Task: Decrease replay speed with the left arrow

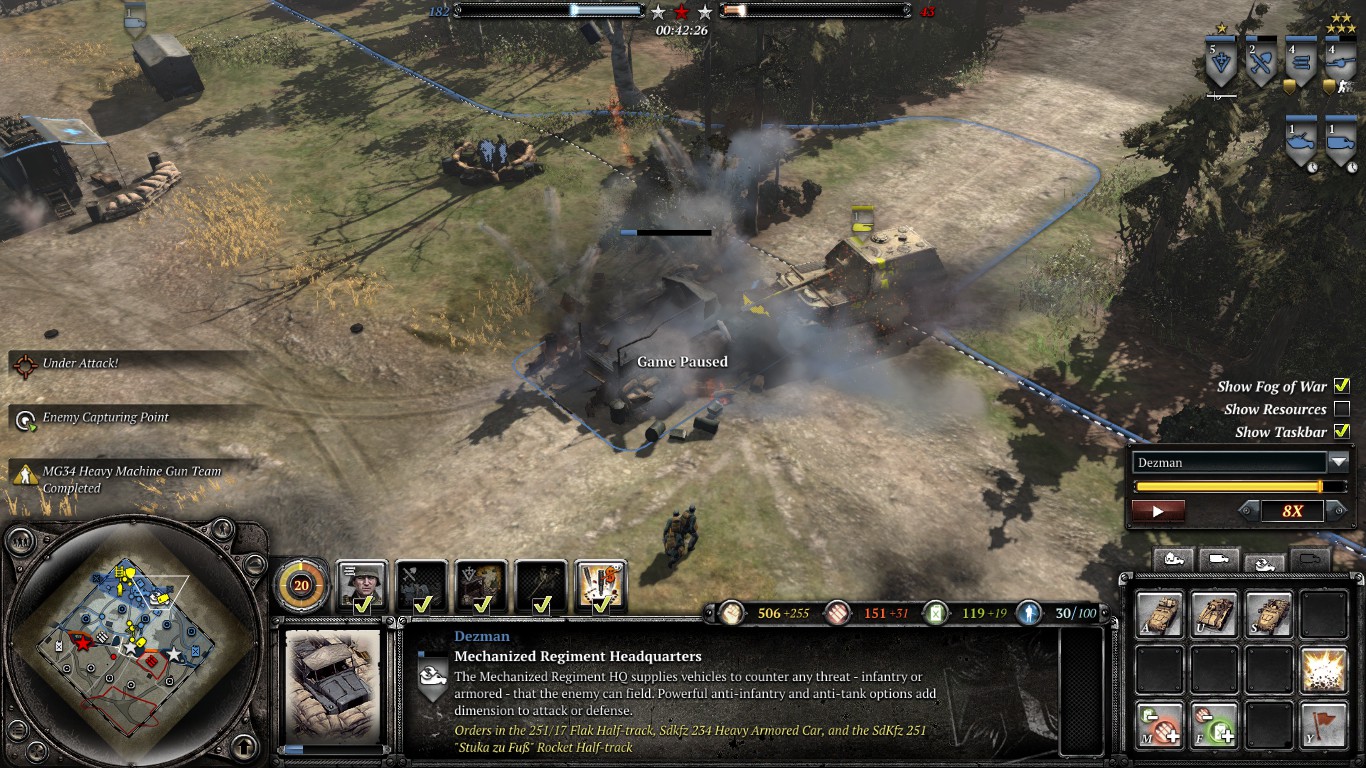Action: tap(1246, 511)
